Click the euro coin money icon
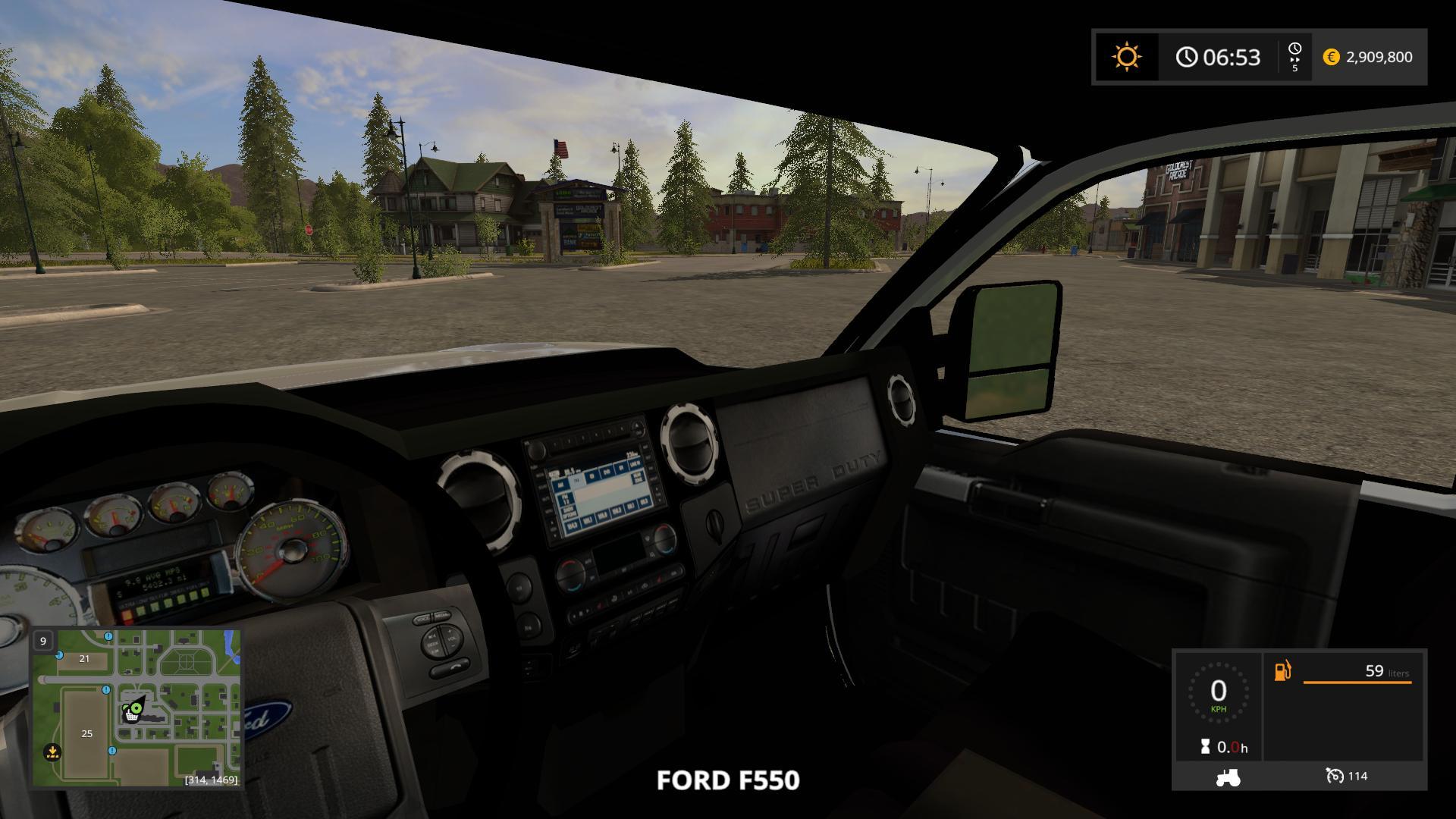Screen dimensions: 1456x819 (x=1331, y=57)
